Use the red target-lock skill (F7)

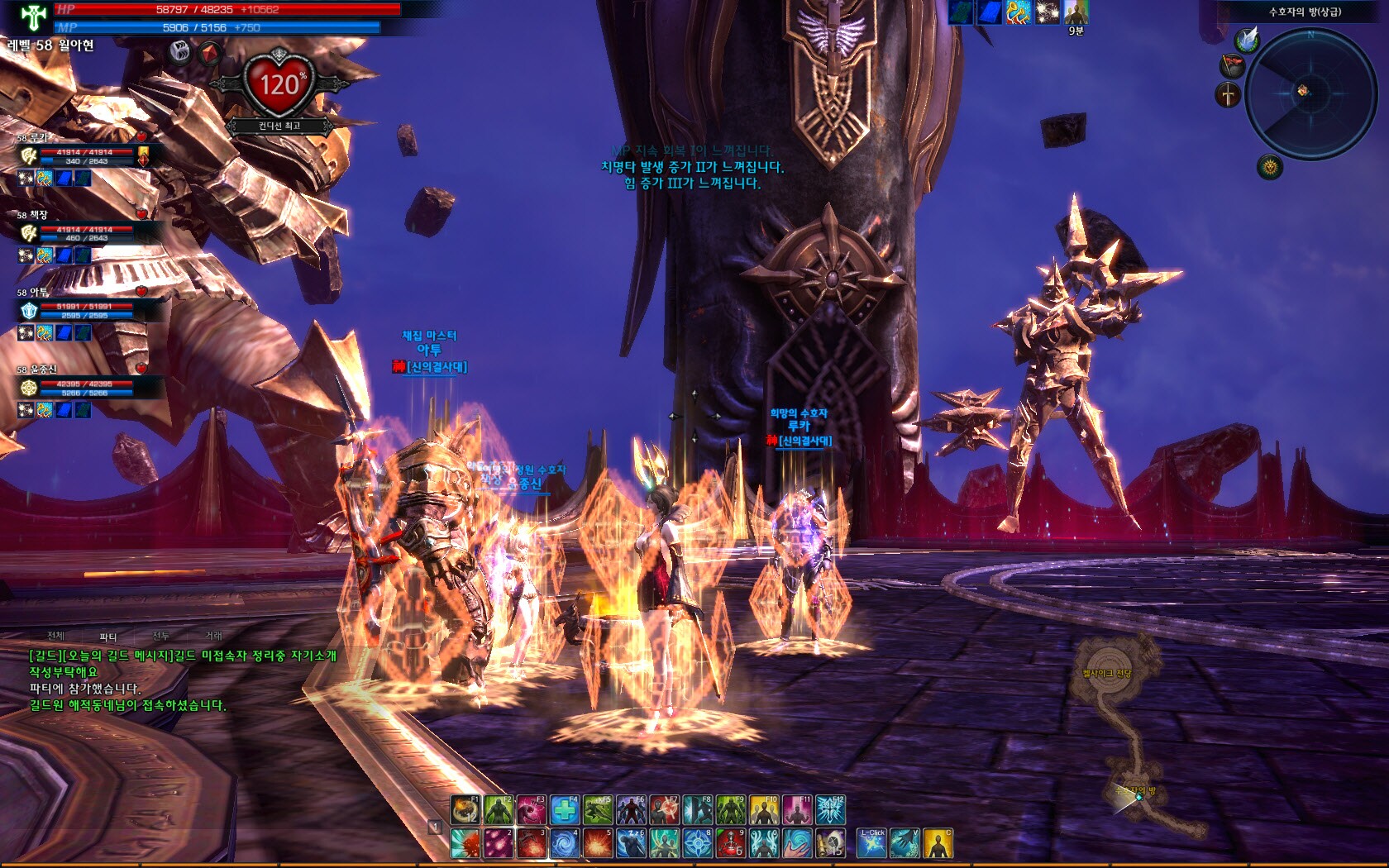(665, 810)
